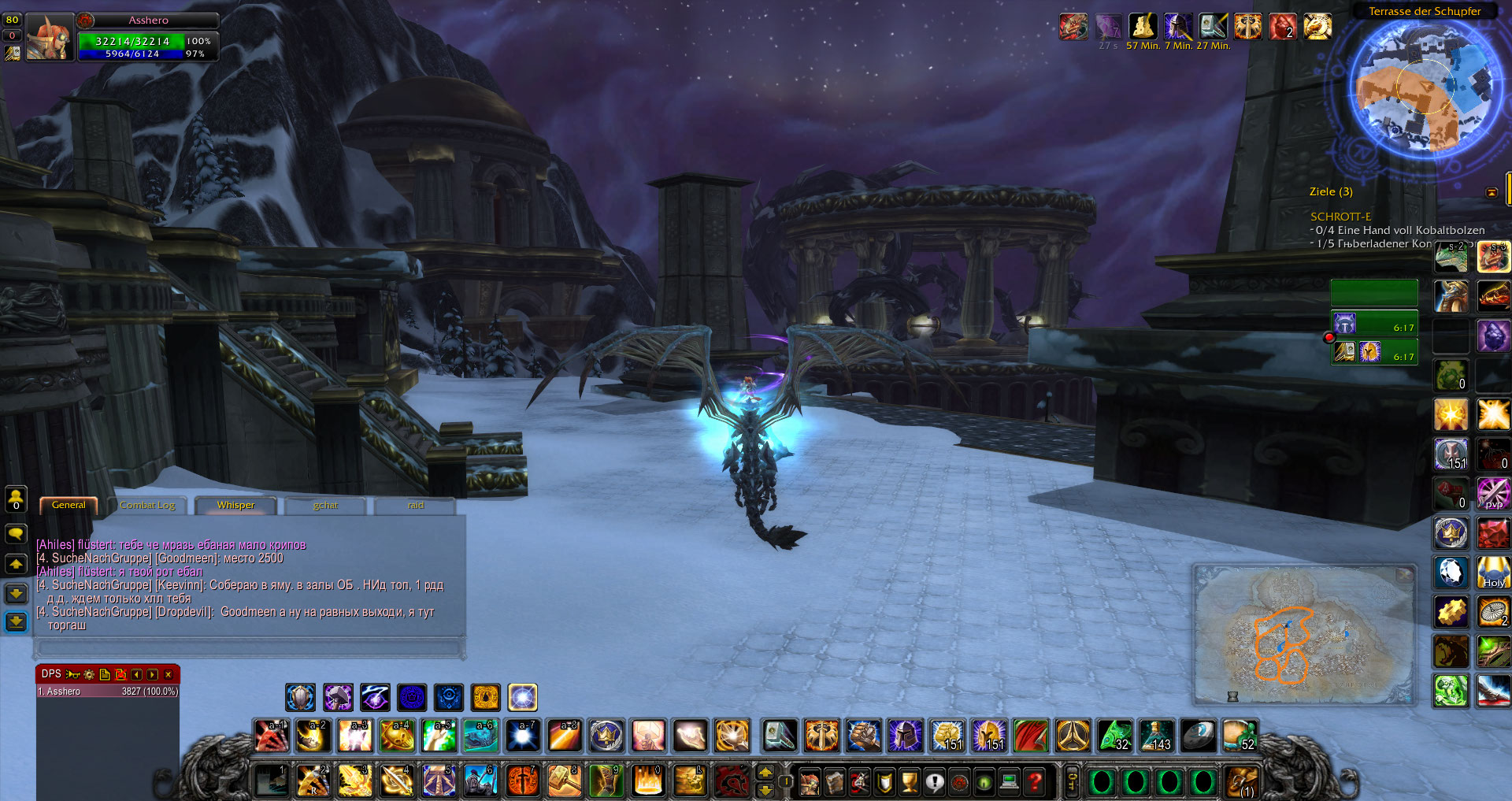Click Asshero's player portrait

tap(50, 38)
